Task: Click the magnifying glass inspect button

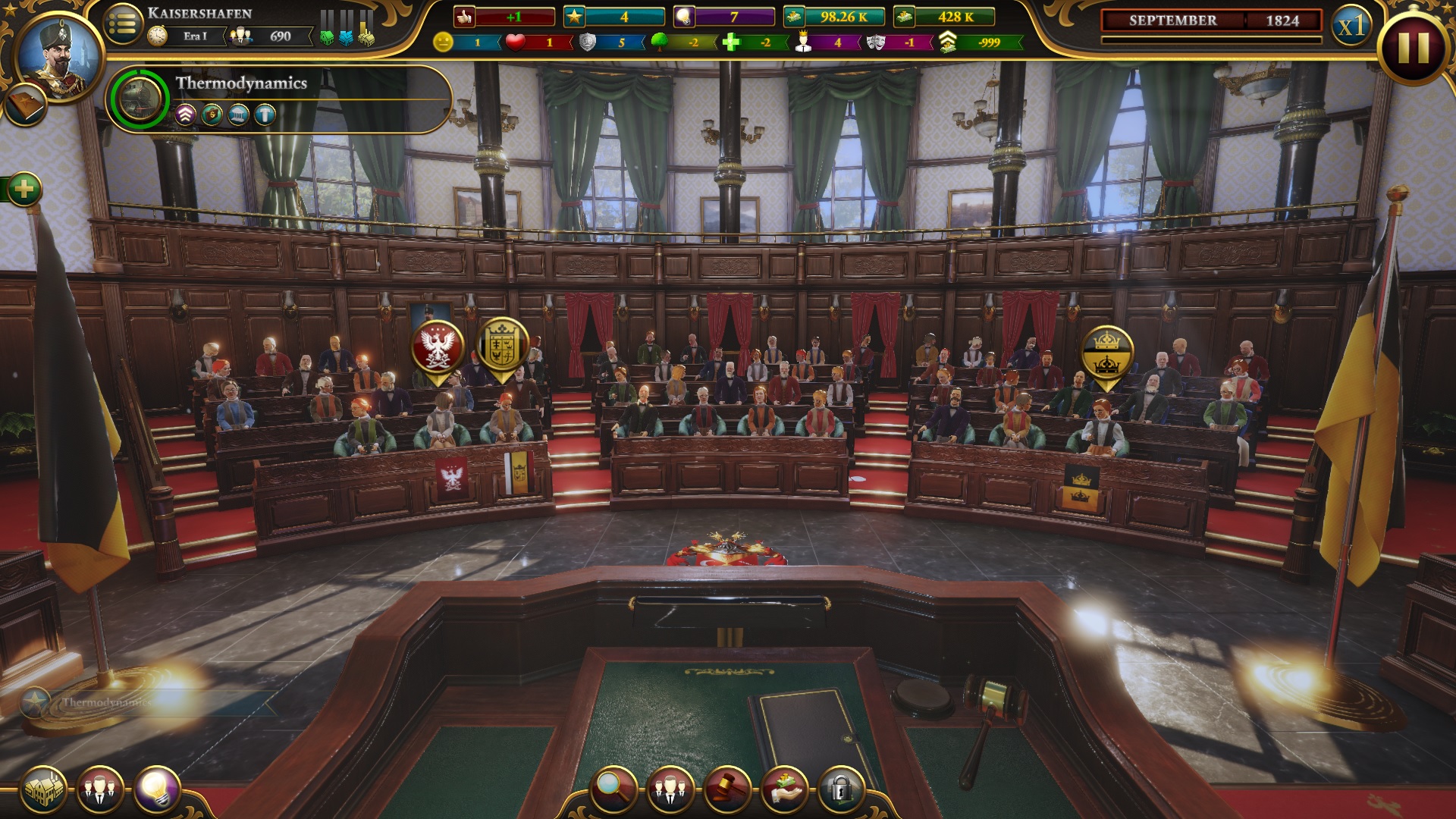Action: click(x=615, y=789)
